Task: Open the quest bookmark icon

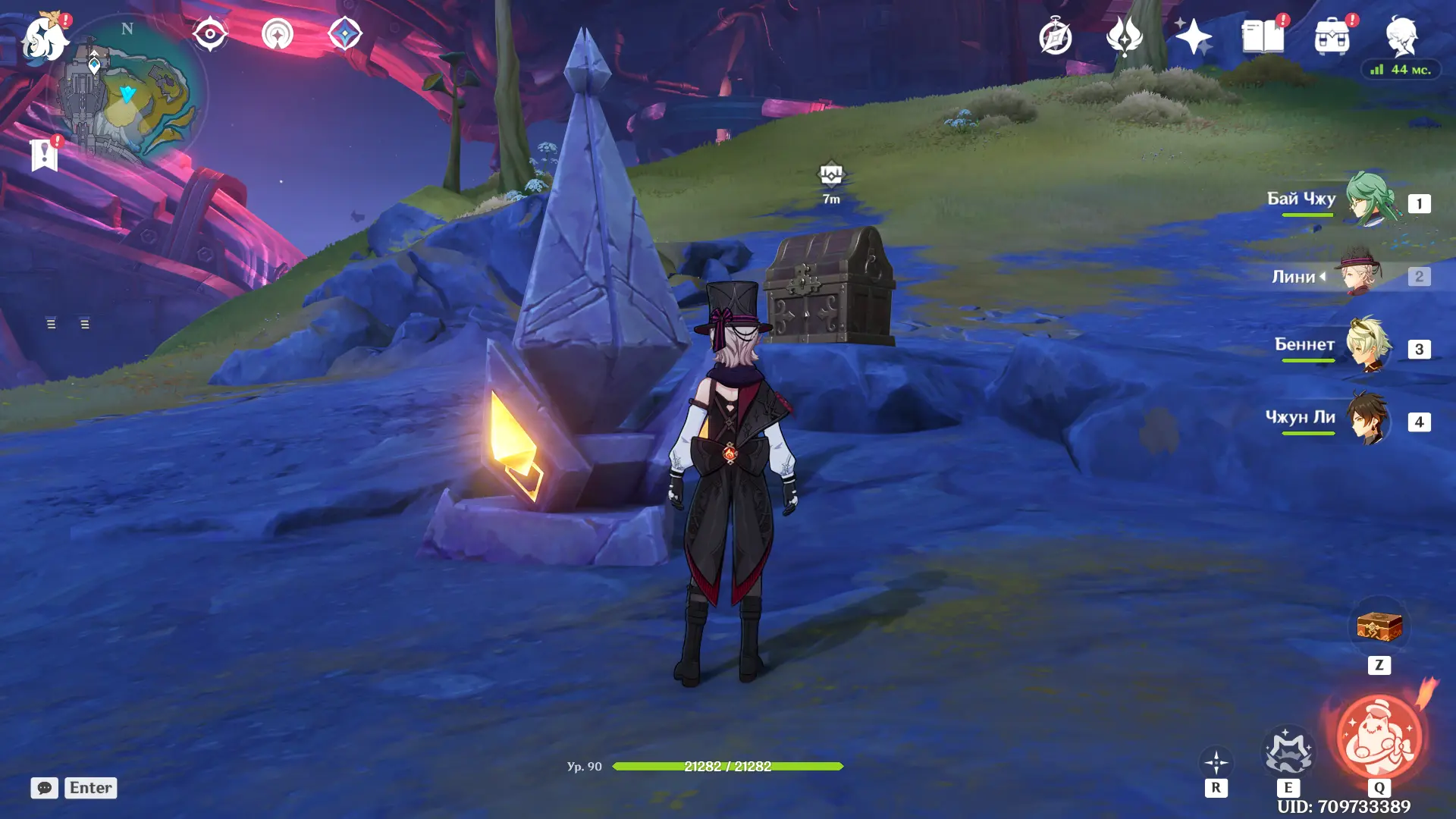Action: 44,155
